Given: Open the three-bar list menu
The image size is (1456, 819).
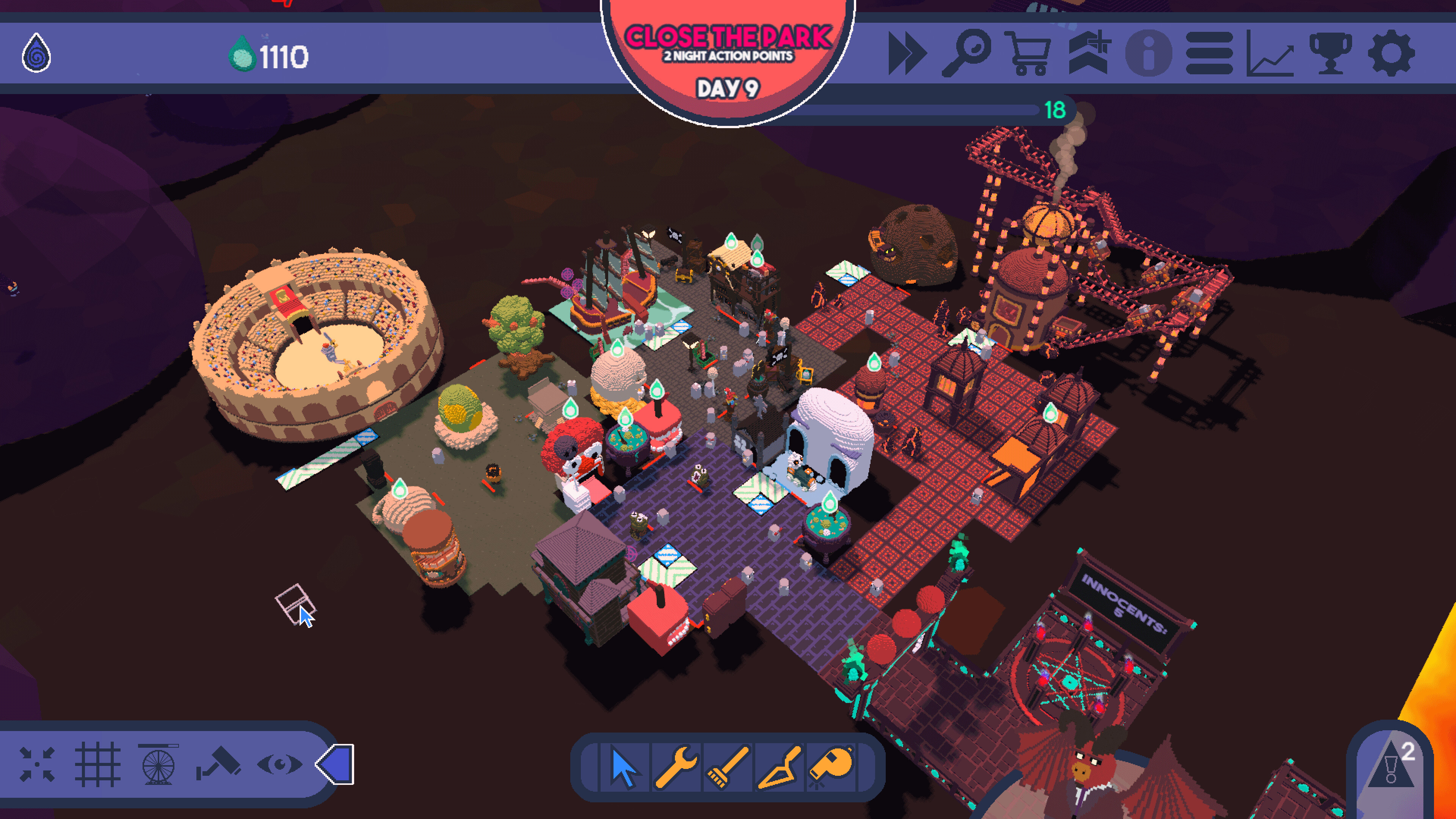Looking at the screenshot, I should [x=1209, y=54].
